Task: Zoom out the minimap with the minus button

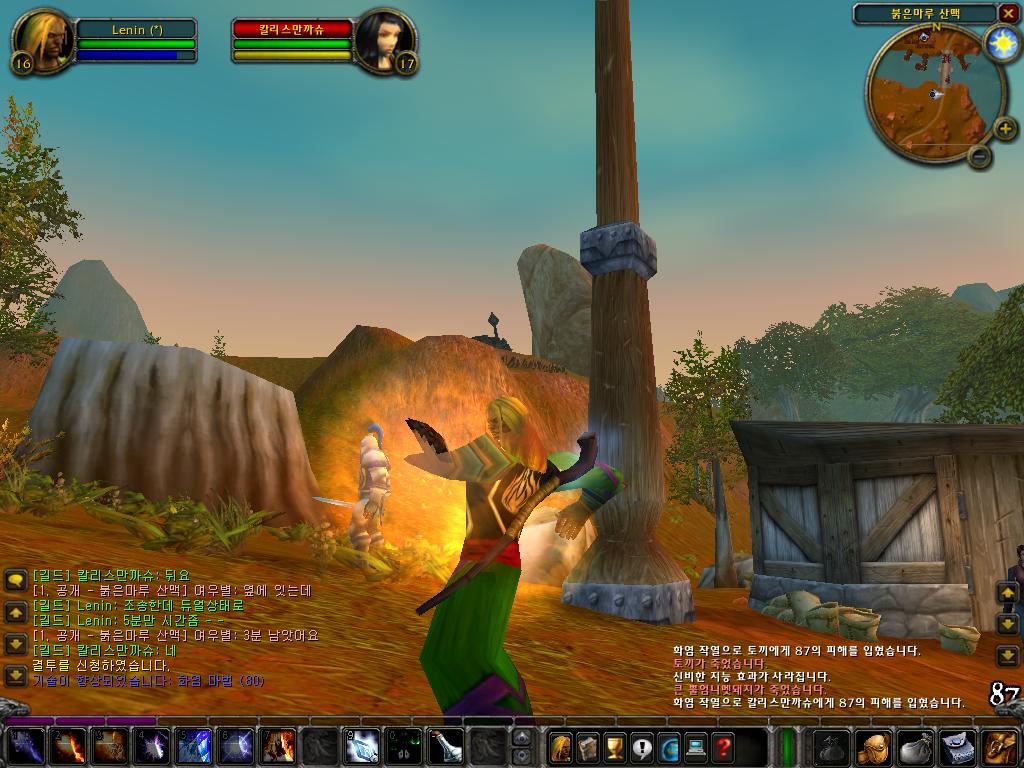Action: 980,156
